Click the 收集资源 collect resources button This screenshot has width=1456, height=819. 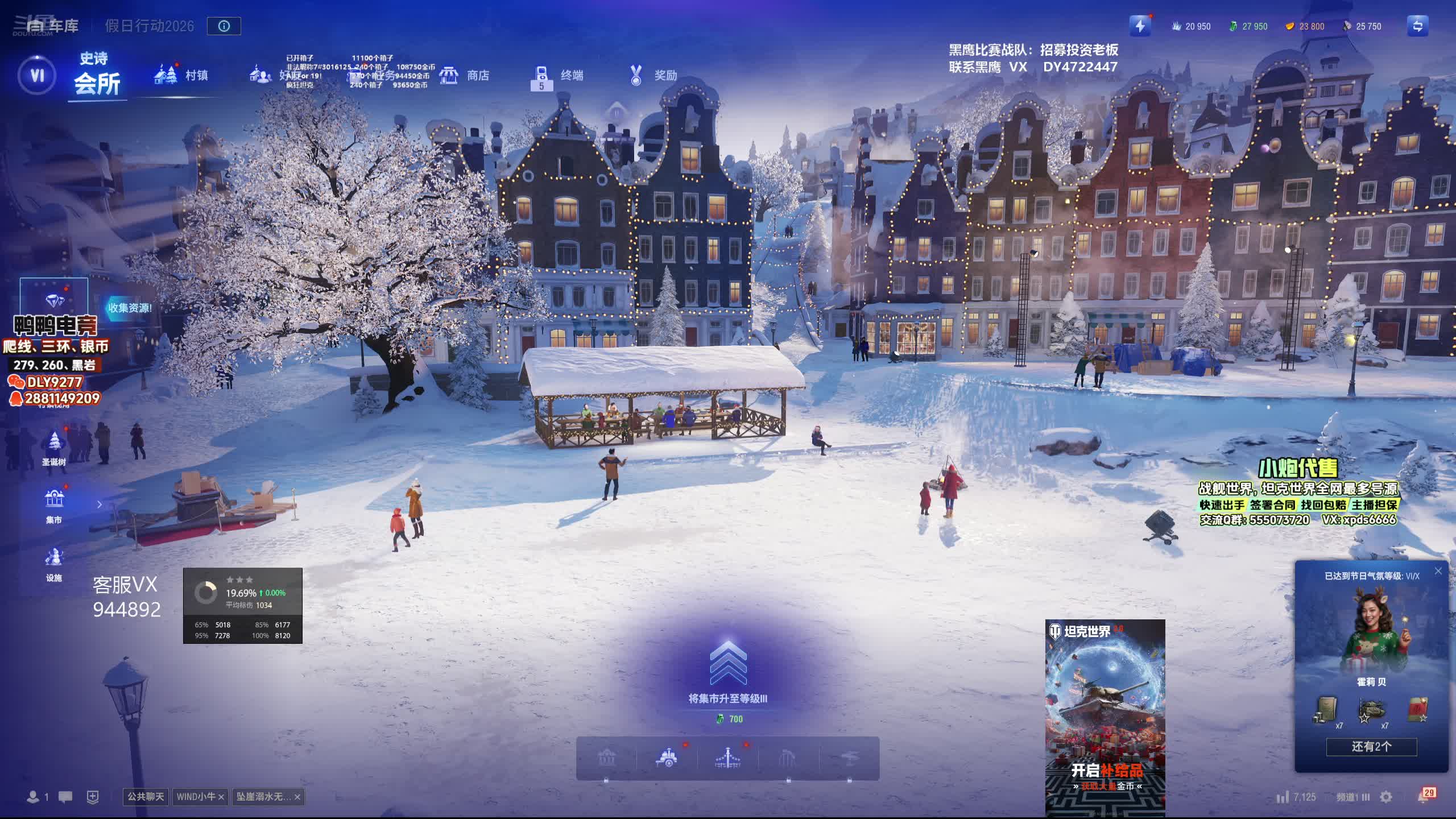click(130, 308)
